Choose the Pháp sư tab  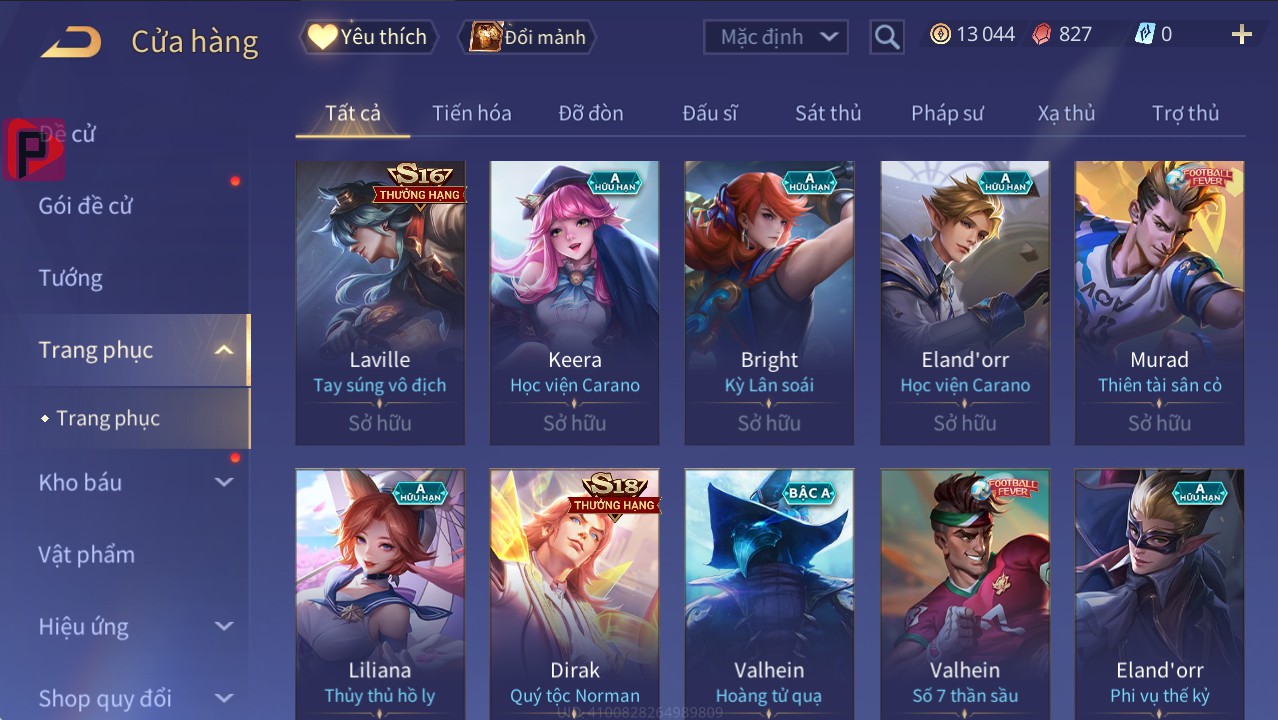947,113
